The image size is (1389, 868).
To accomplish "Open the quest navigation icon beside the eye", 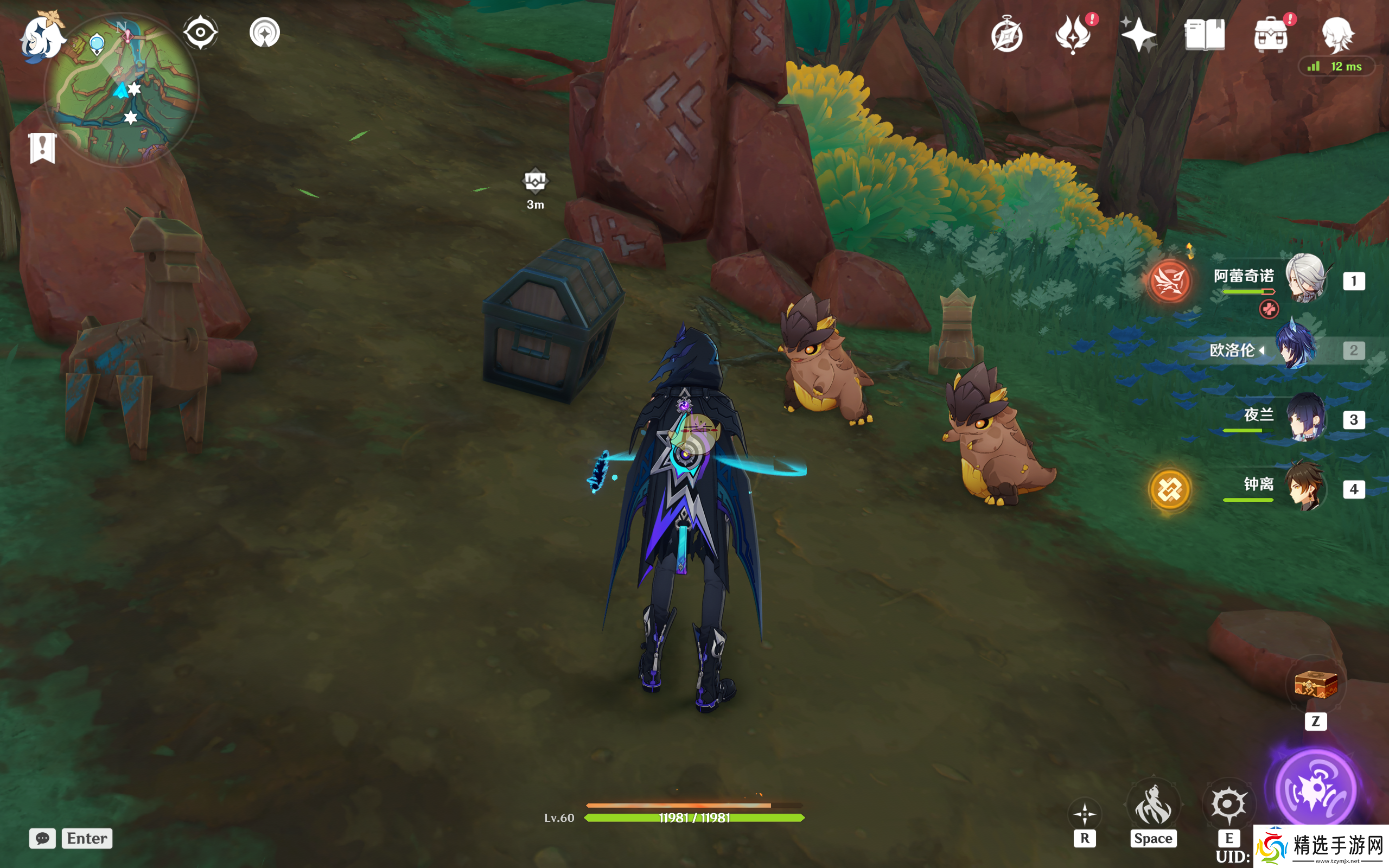I will (265, 32).
